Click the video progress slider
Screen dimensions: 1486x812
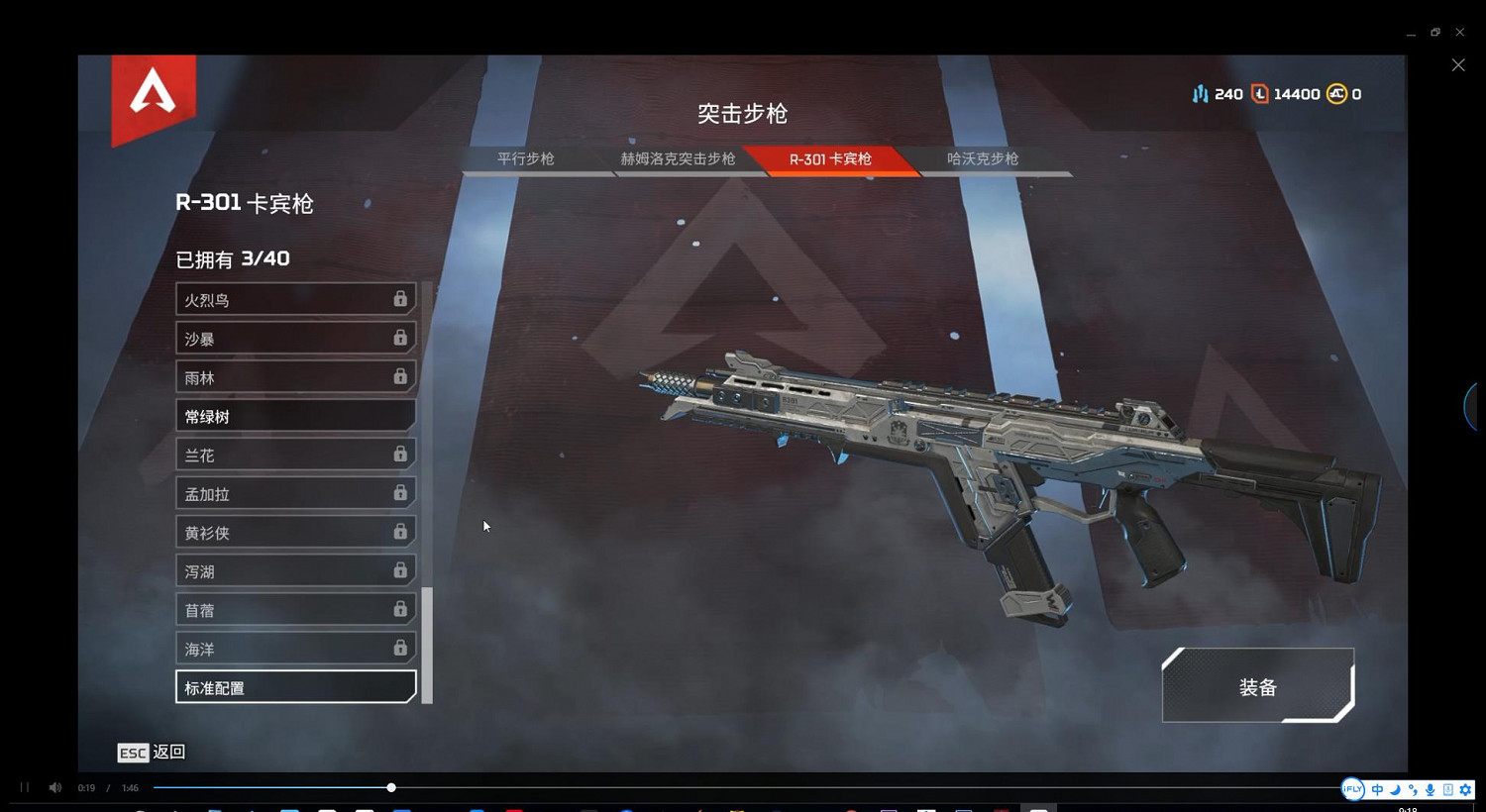tap(390, 787)
